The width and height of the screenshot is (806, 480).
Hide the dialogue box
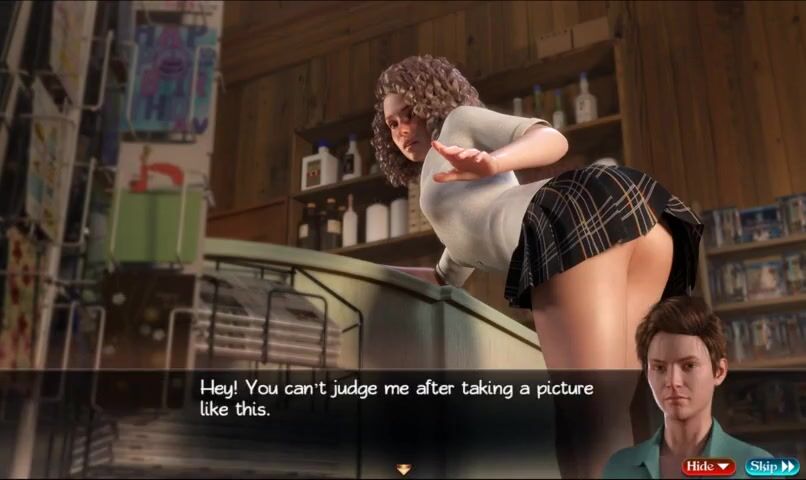(x=708, y=466)
